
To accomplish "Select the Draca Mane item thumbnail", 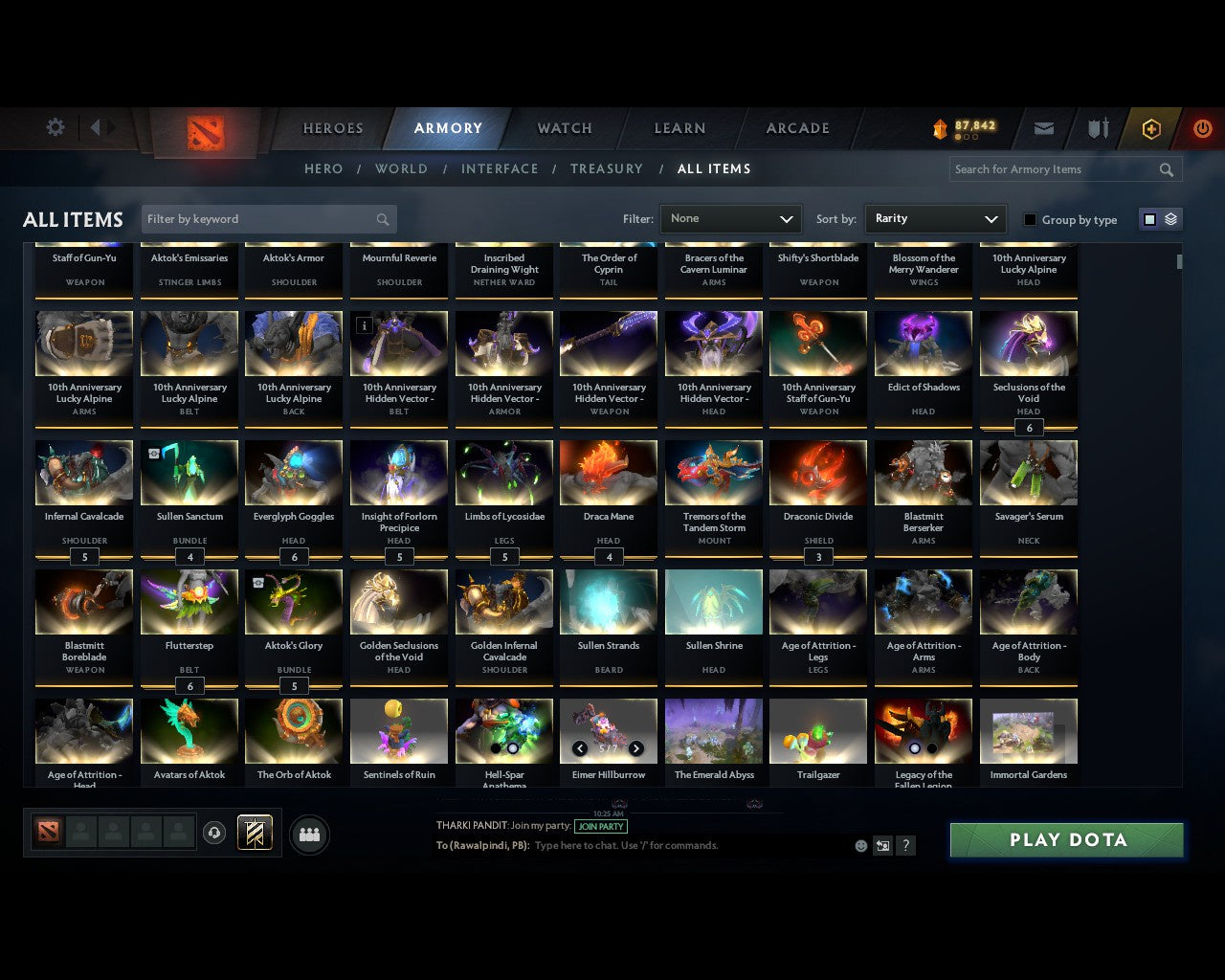I will pos(609,472).
